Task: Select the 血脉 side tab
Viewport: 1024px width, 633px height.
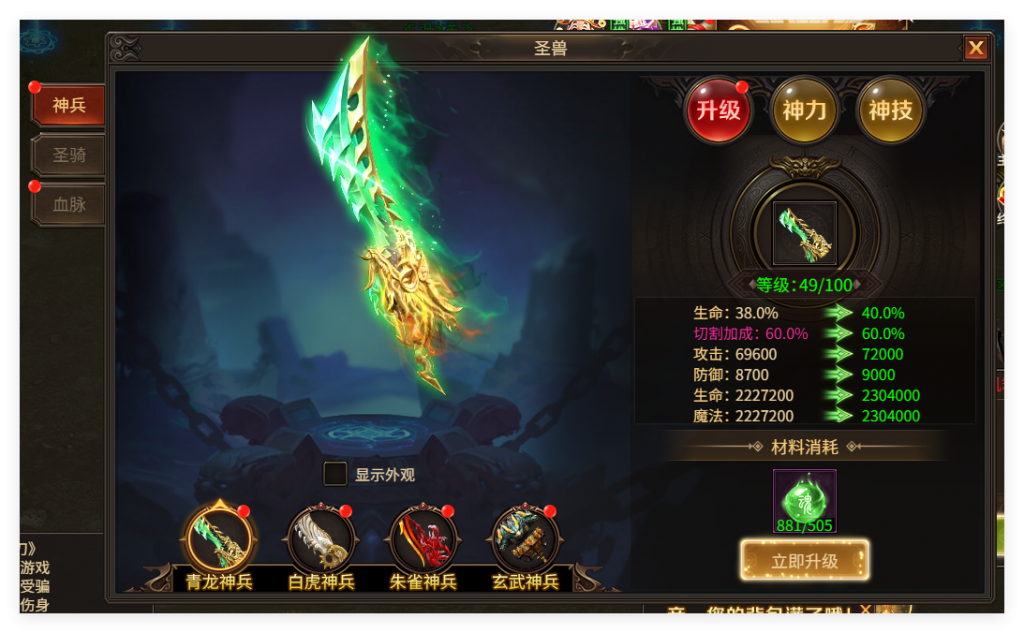Action: click(x=69, y=205)
